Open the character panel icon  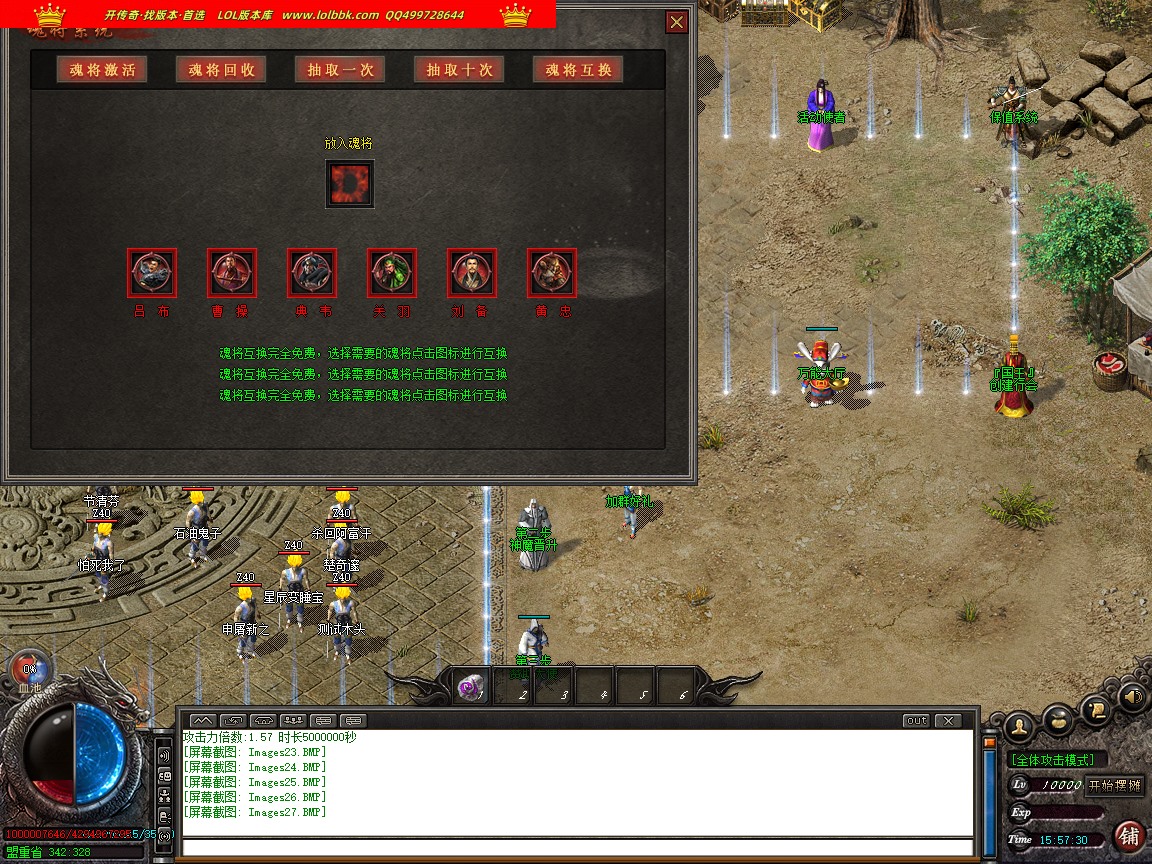(x=1020, y=725)
